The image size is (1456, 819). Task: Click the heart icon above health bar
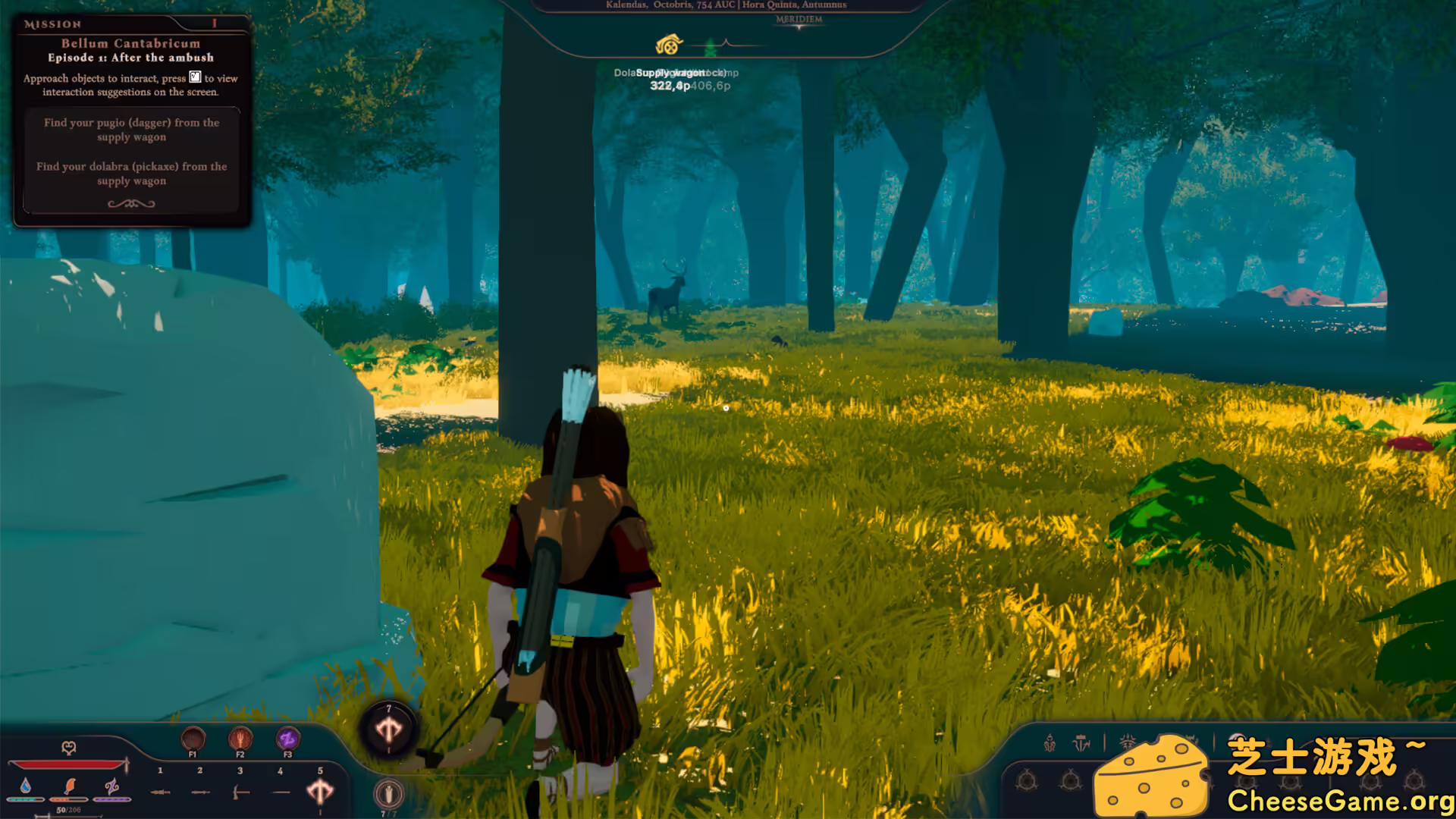click(x=68, y=748)
